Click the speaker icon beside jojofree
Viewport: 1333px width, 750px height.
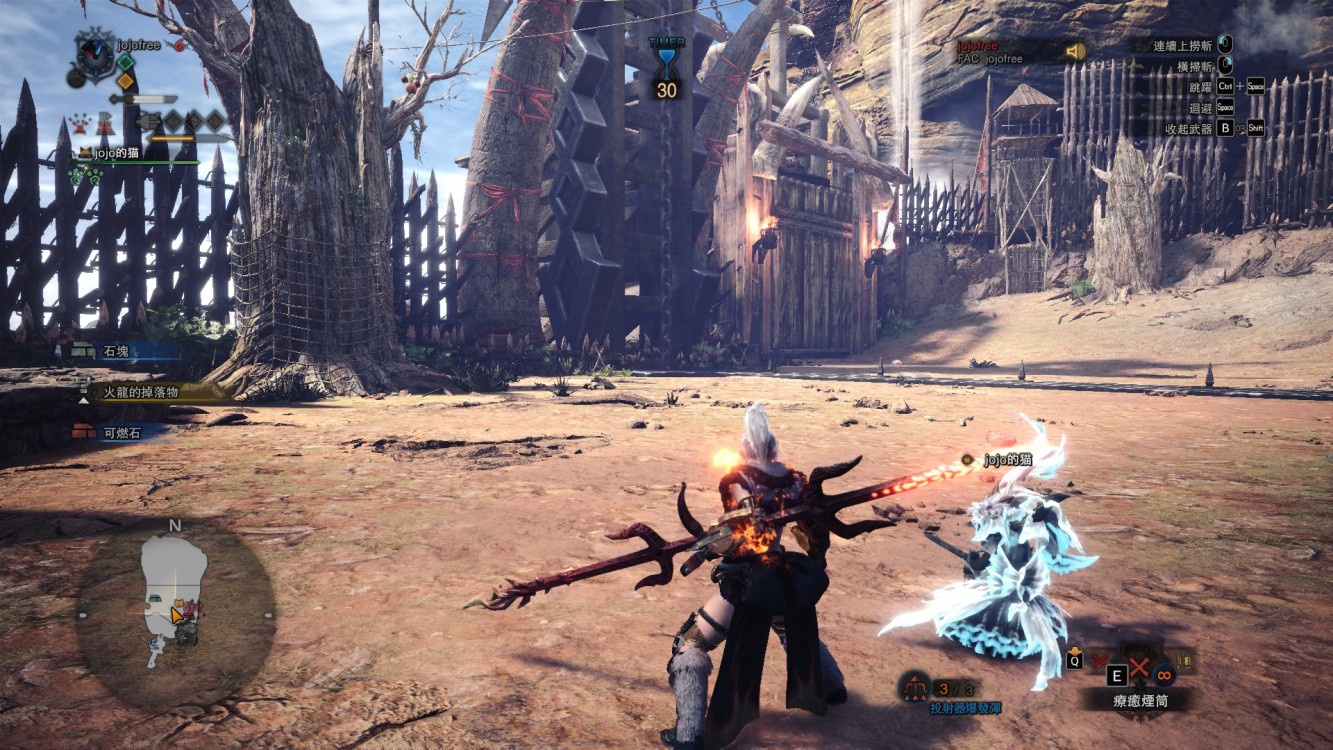click(x=1075, y=51)
